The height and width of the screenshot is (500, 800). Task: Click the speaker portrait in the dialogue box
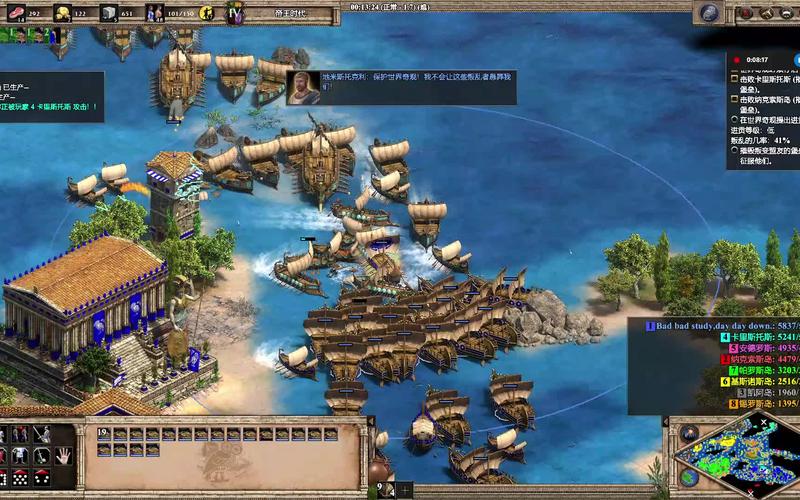pos(303,86)
